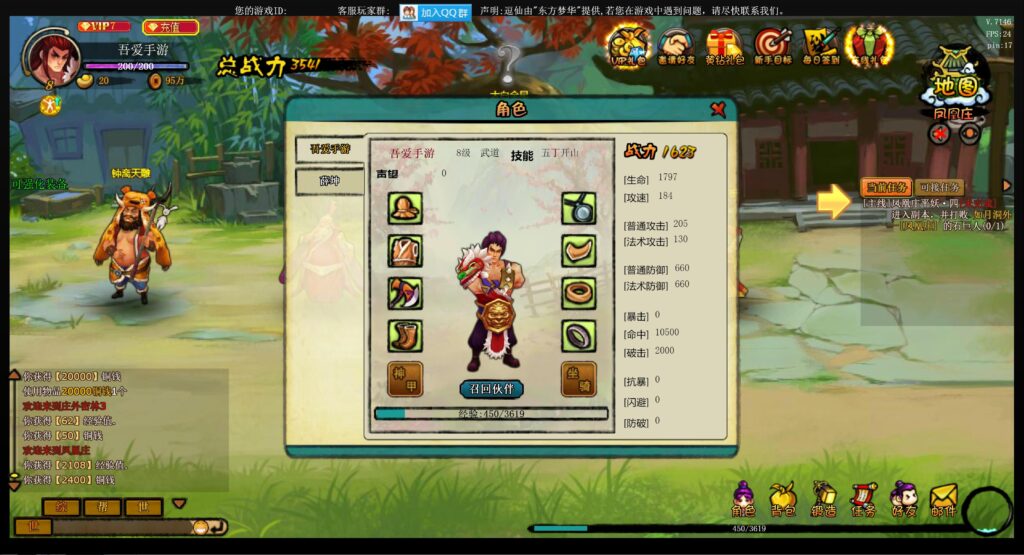Select the axe weapon slot
Image resolution: width=1024 pixels, height=555 pixels.
405,293
